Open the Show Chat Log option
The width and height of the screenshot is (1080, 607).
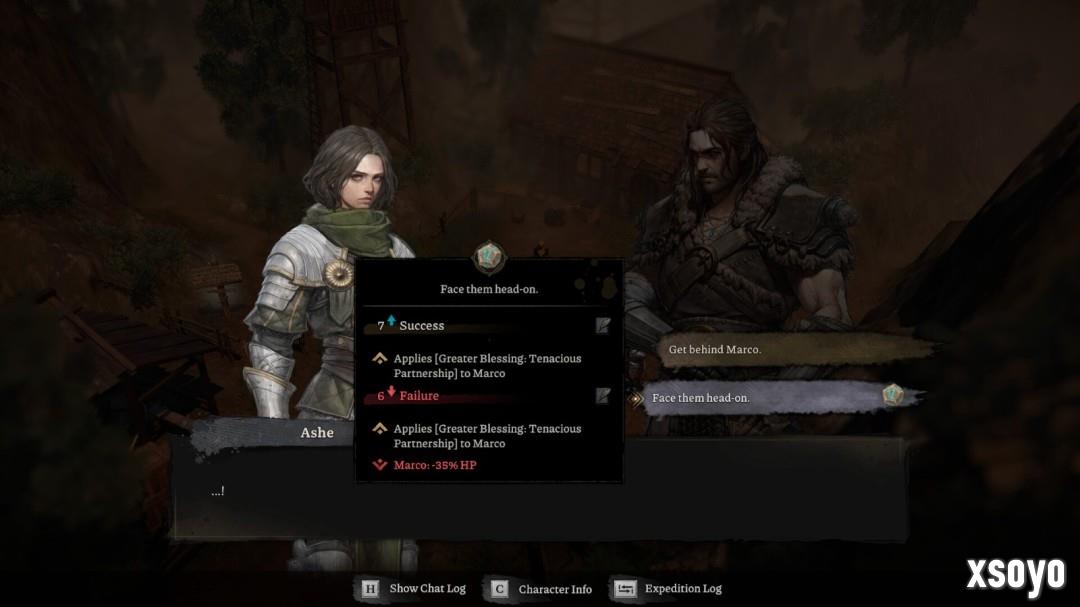pos(413,589)
